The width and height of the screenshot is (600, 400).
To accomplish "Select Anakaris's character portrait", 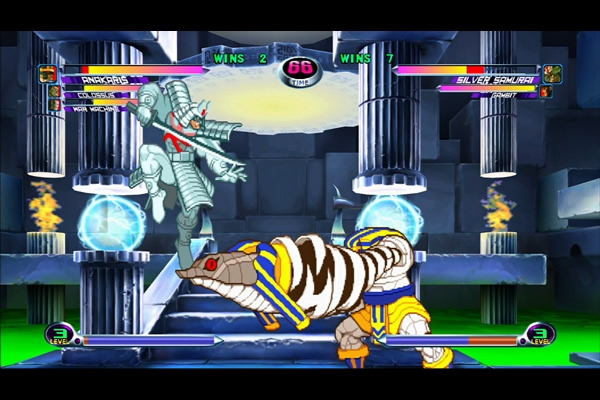I will [x=47, y=73].
